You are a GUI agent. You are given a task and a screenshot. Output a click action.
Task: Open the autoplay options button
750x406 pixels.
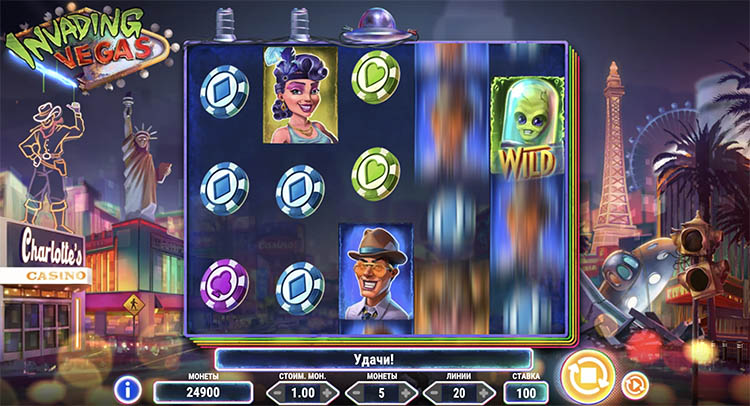632,383
